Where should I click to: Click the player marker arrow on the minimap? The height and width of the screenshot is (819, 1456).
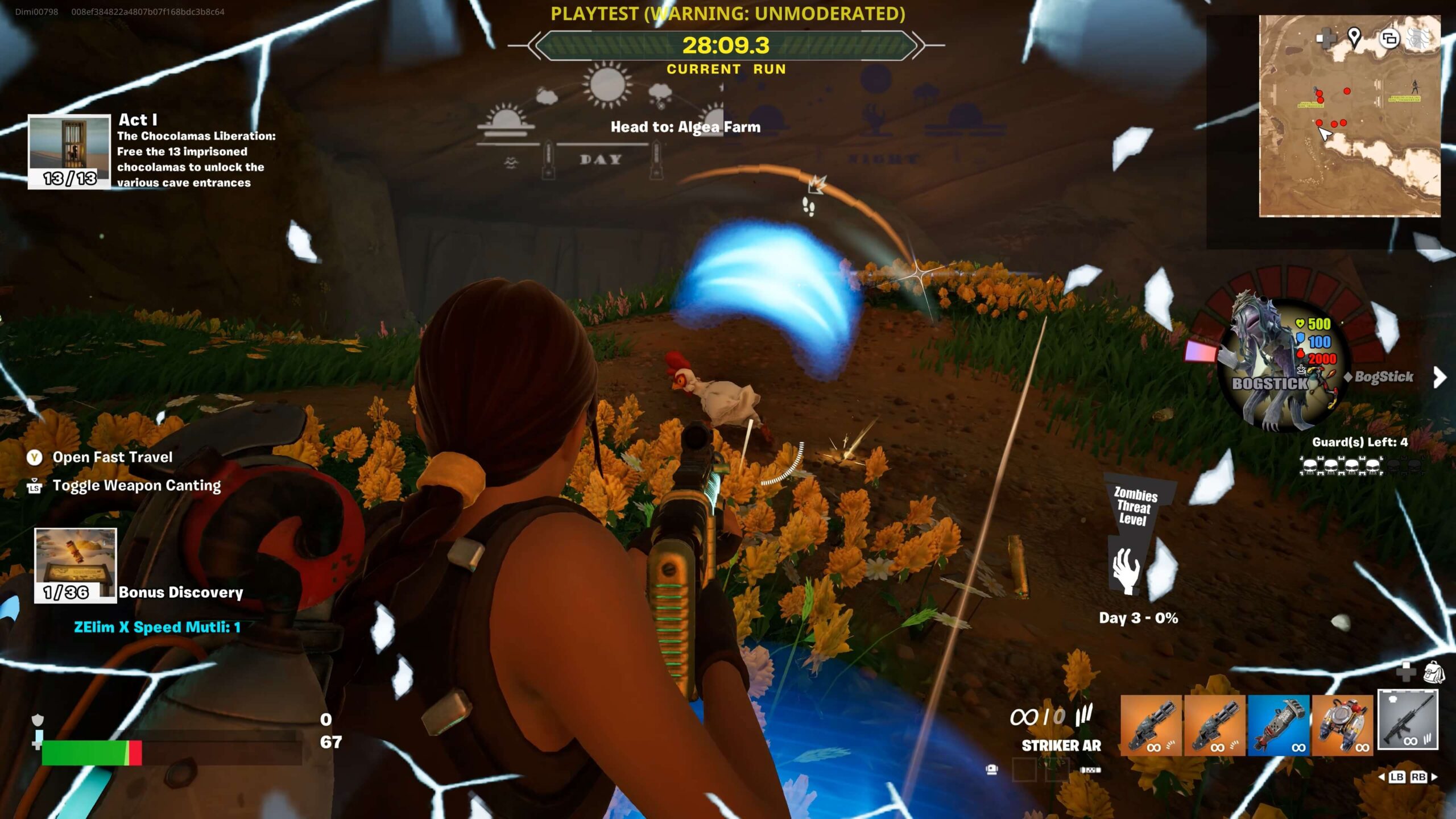coord(1325,134)
